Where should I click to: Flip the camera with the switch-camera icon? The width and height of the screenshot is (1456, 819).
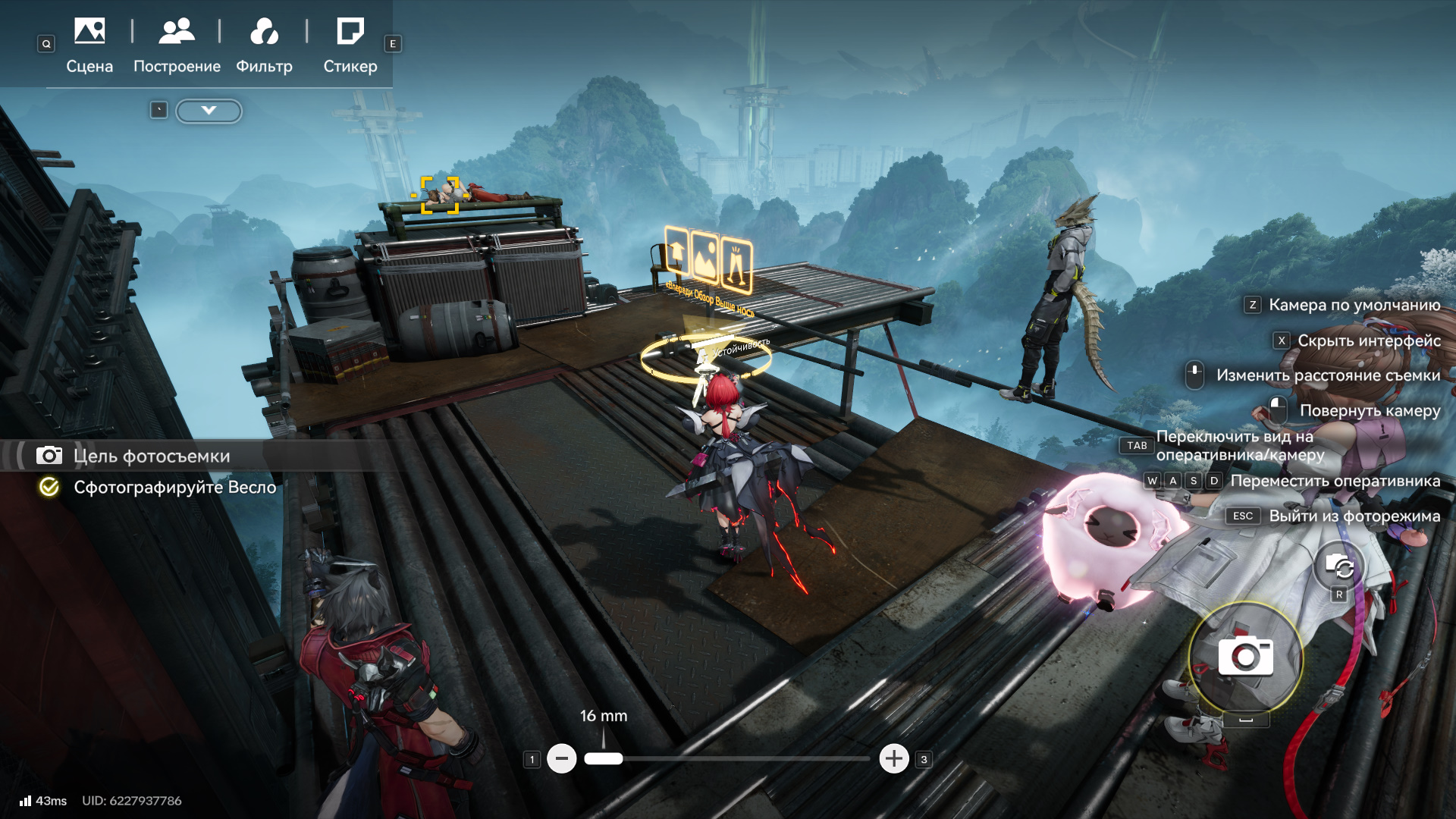[1339, 566]
